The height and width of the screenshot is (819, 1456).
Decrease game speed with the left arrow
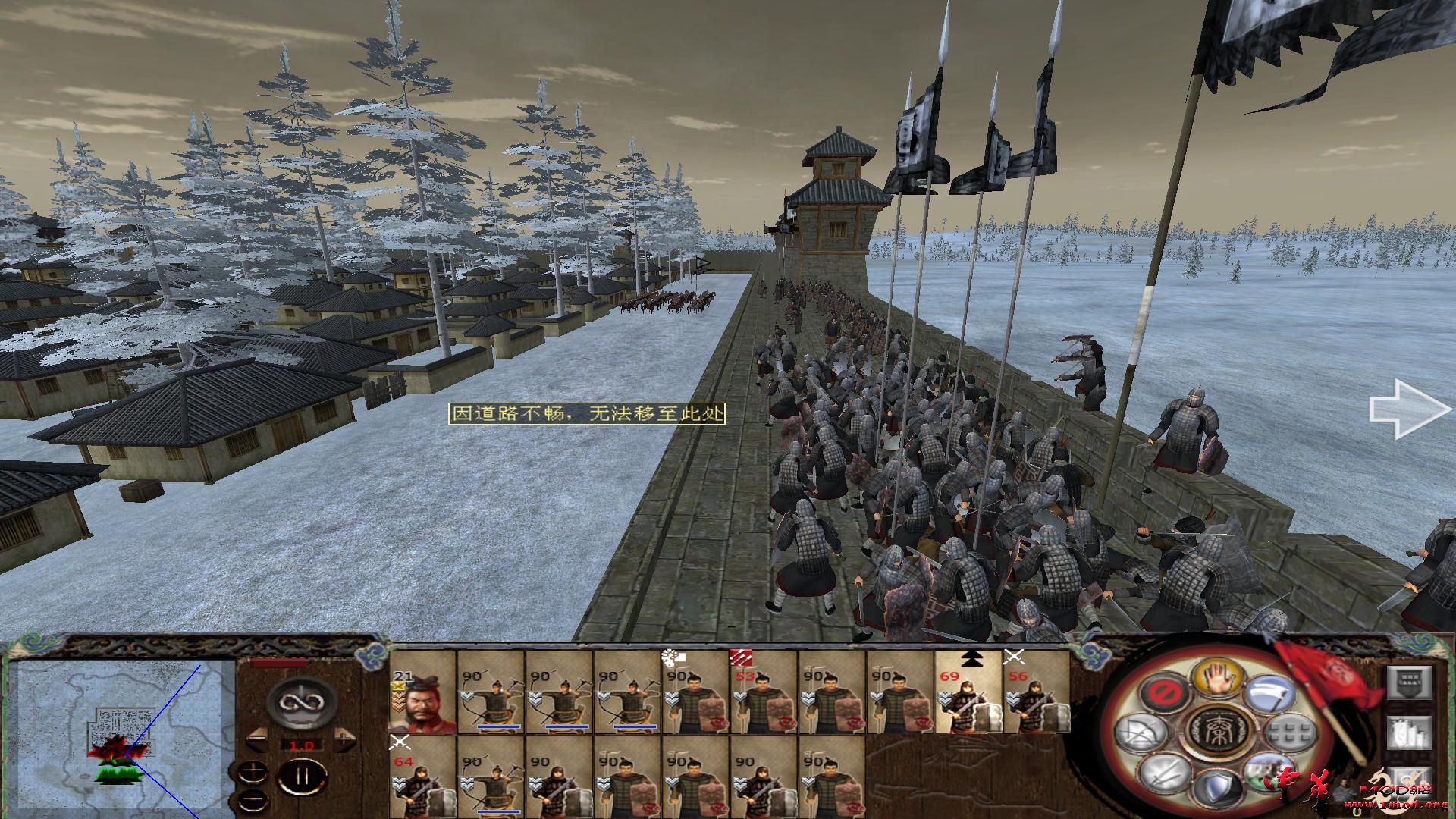point(258,738)
